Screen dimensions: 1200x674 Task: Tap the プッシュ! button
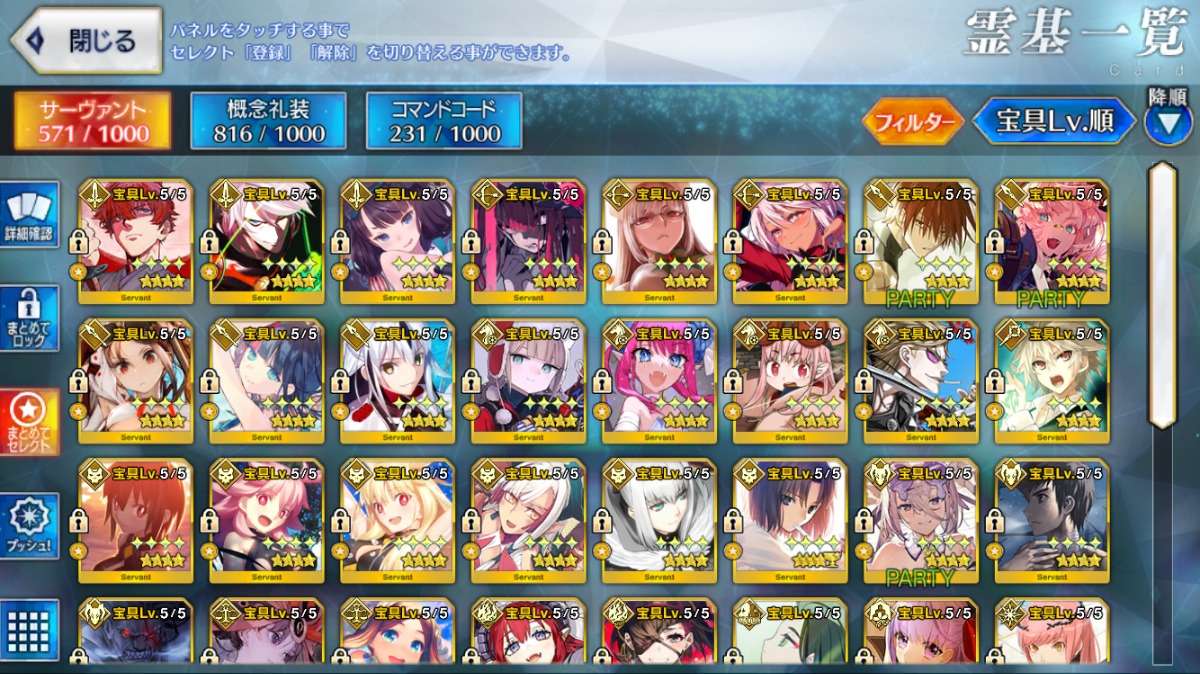(x=28, y=526)
